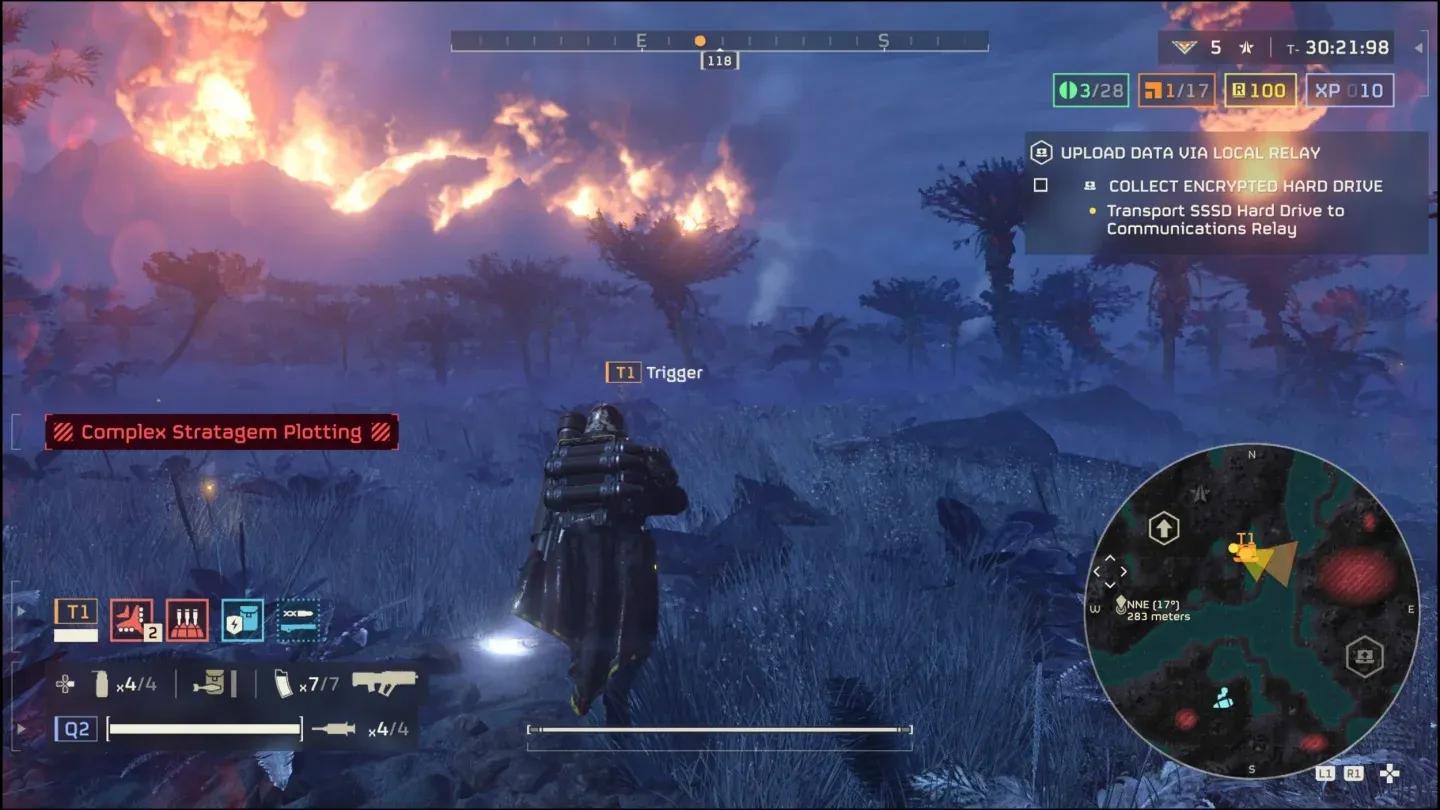The height and width of the screenshot is (810, 1440).
Task: Open the circular minimap
Action: [x=1251, y=611]
